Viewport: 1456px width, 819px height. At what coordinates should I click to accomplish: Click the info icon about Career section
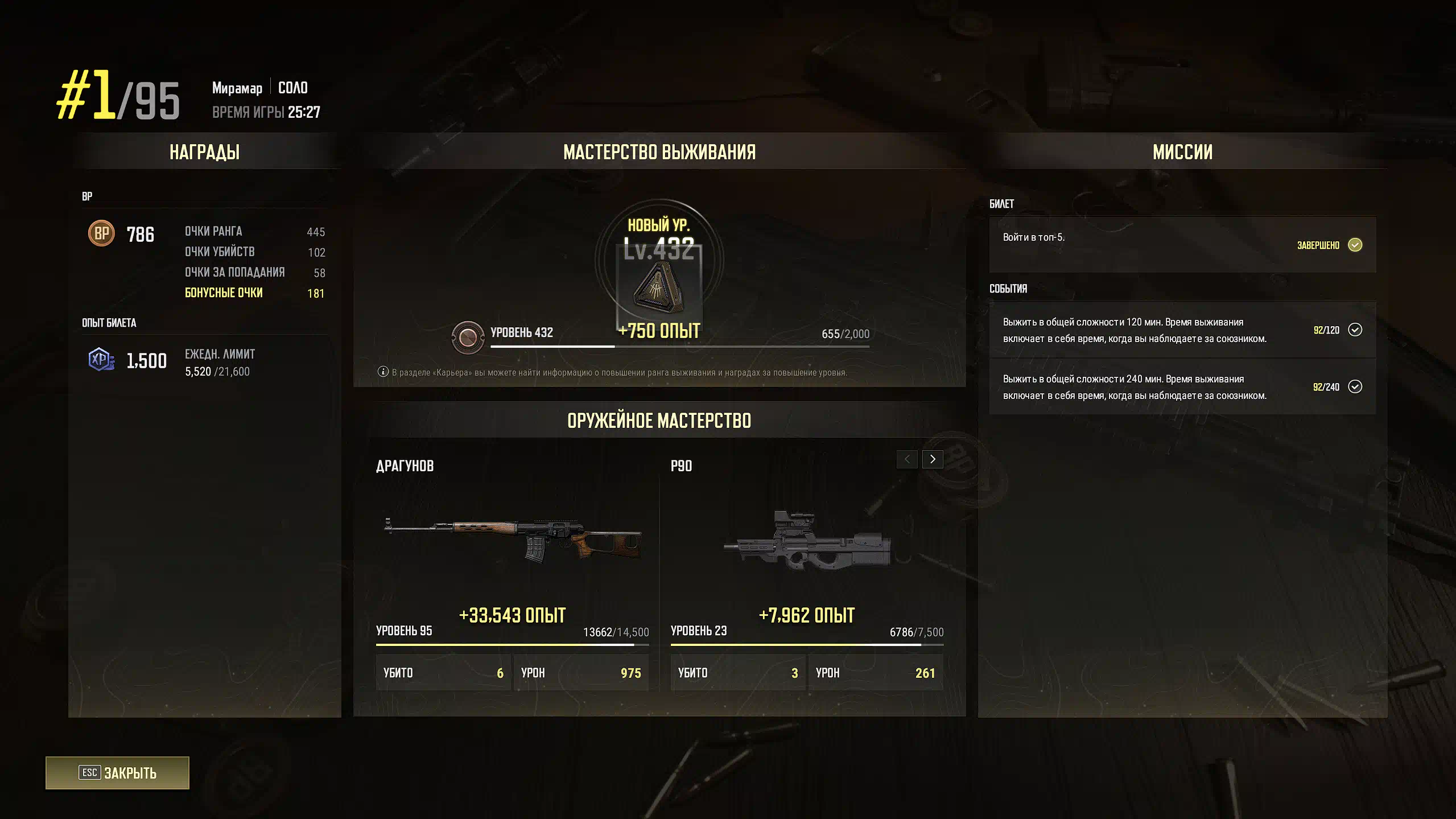coord(383,372)
